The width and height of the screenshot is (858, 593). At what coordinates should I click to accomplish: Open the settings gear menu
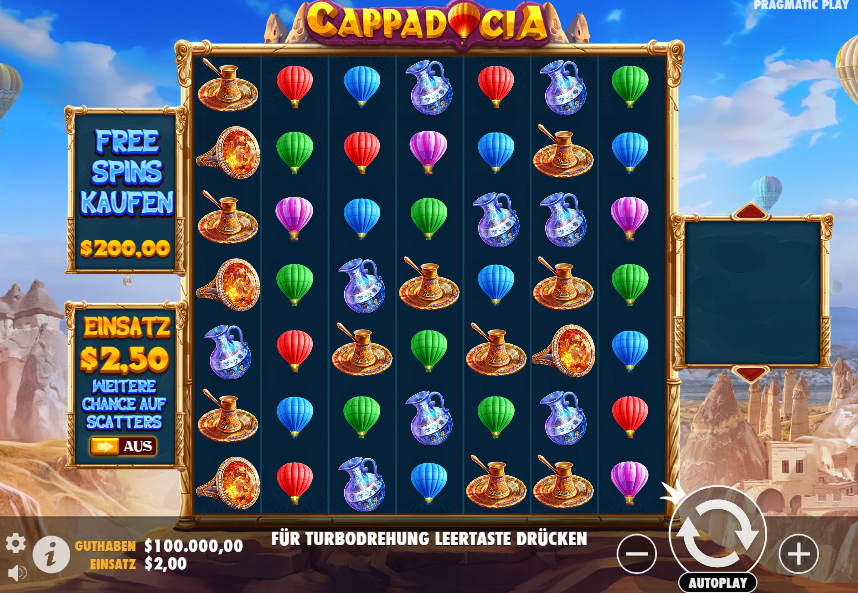[x=16, y=543]
